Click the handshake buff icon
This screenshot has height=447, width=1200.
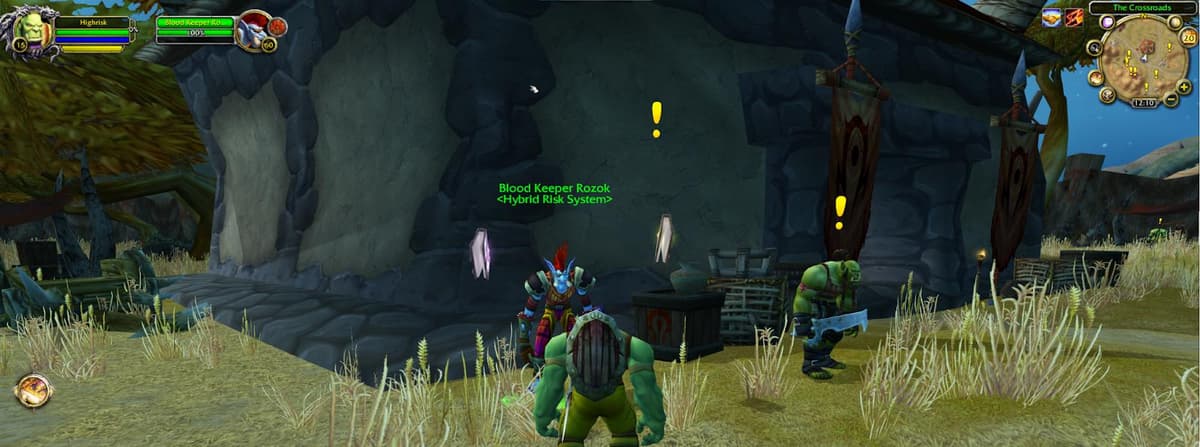tap(1051, 17)
